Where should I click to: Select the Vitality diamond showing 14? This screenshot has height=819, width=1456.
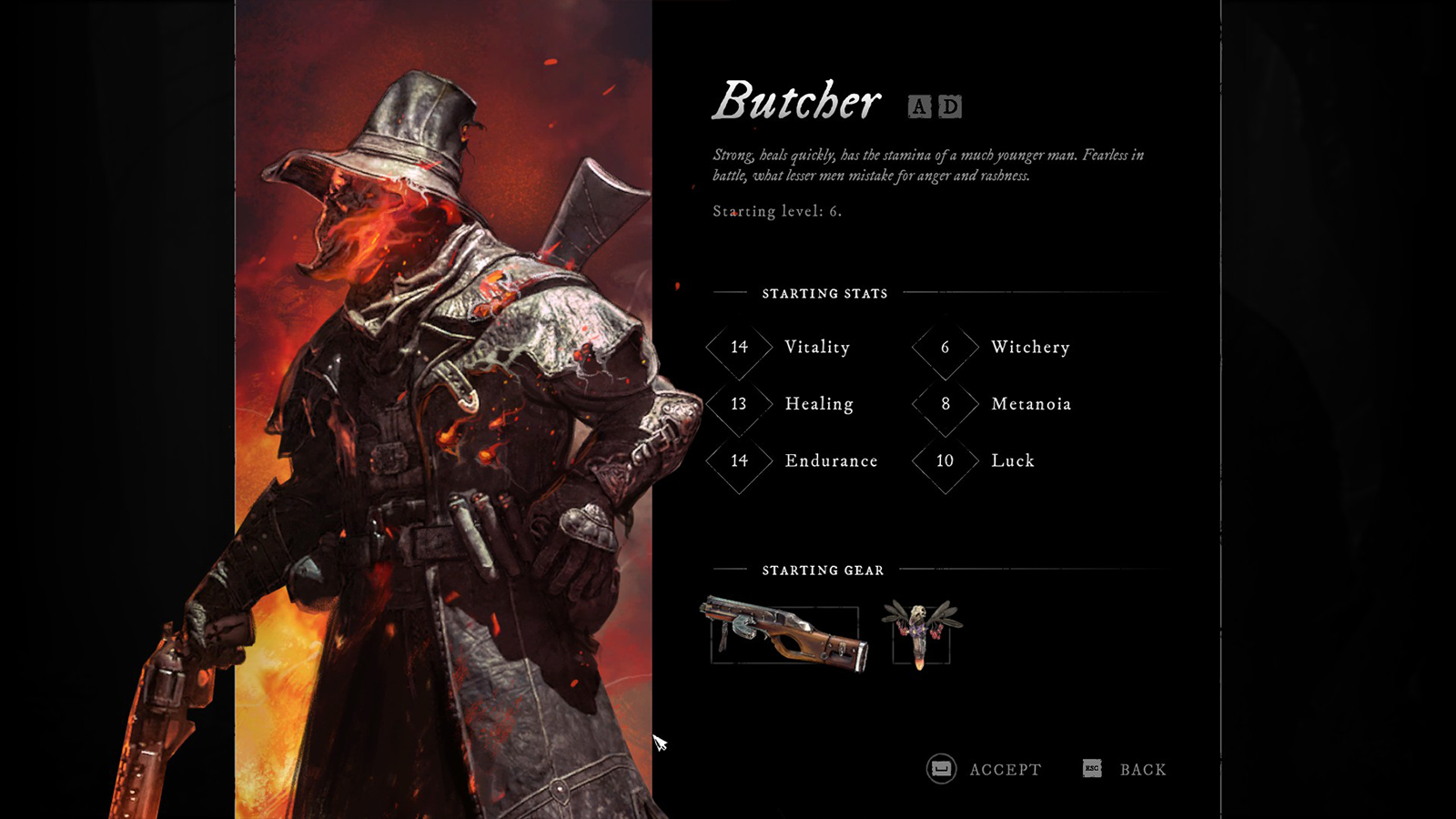pyautogui.click(x=739, y=347)
